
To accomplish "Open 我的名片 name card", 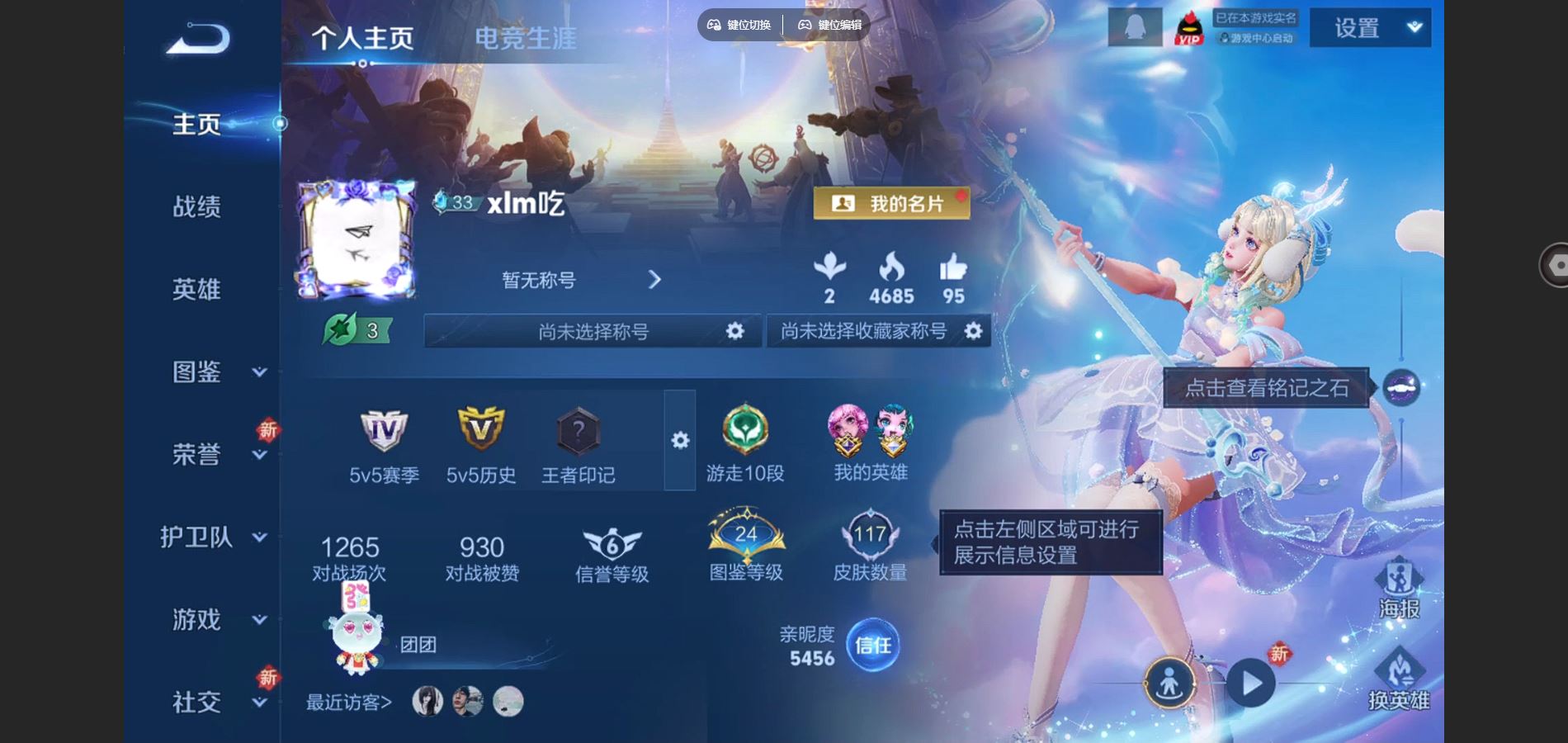I will pos(893,202).
